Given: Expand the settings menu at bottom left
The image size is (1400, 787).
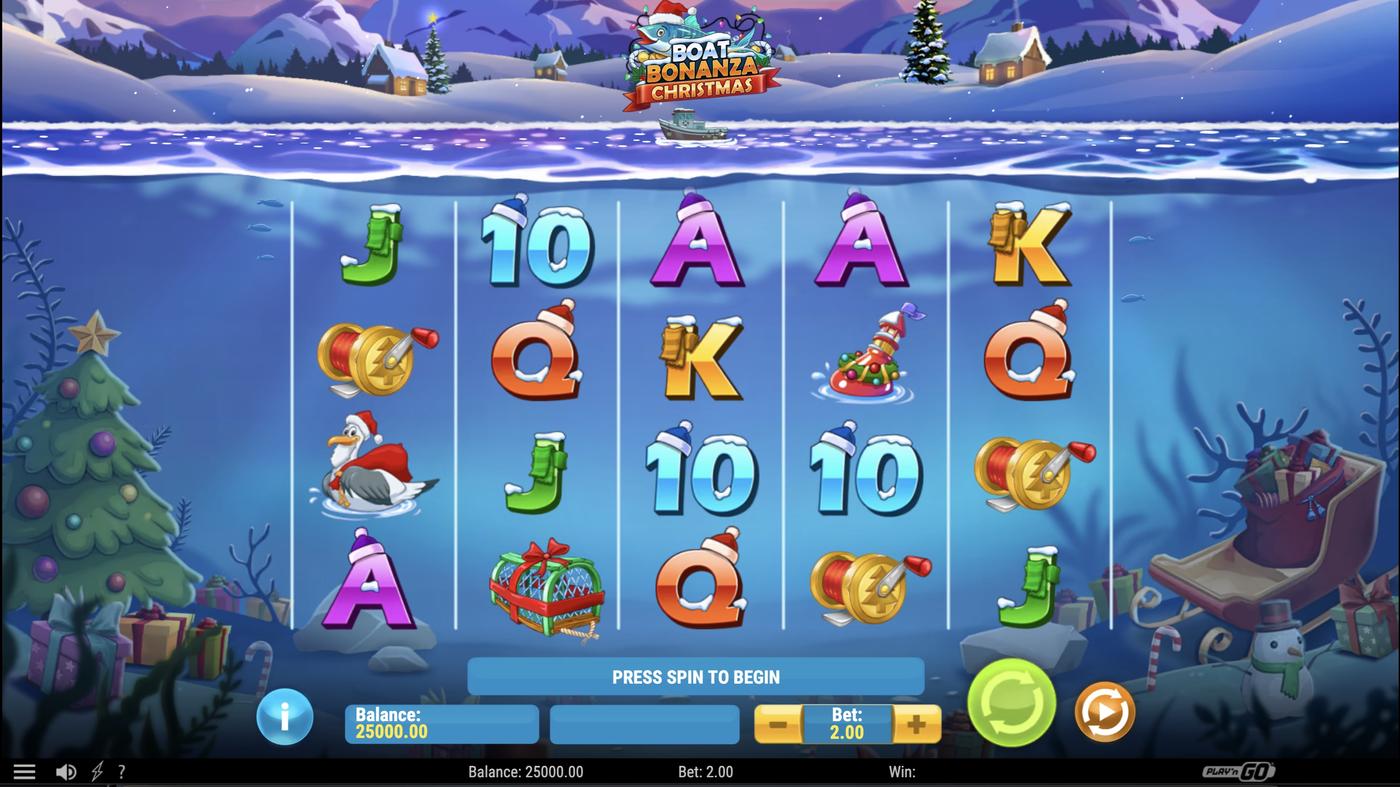Looking at the screenshot, I should pos(22,770).
